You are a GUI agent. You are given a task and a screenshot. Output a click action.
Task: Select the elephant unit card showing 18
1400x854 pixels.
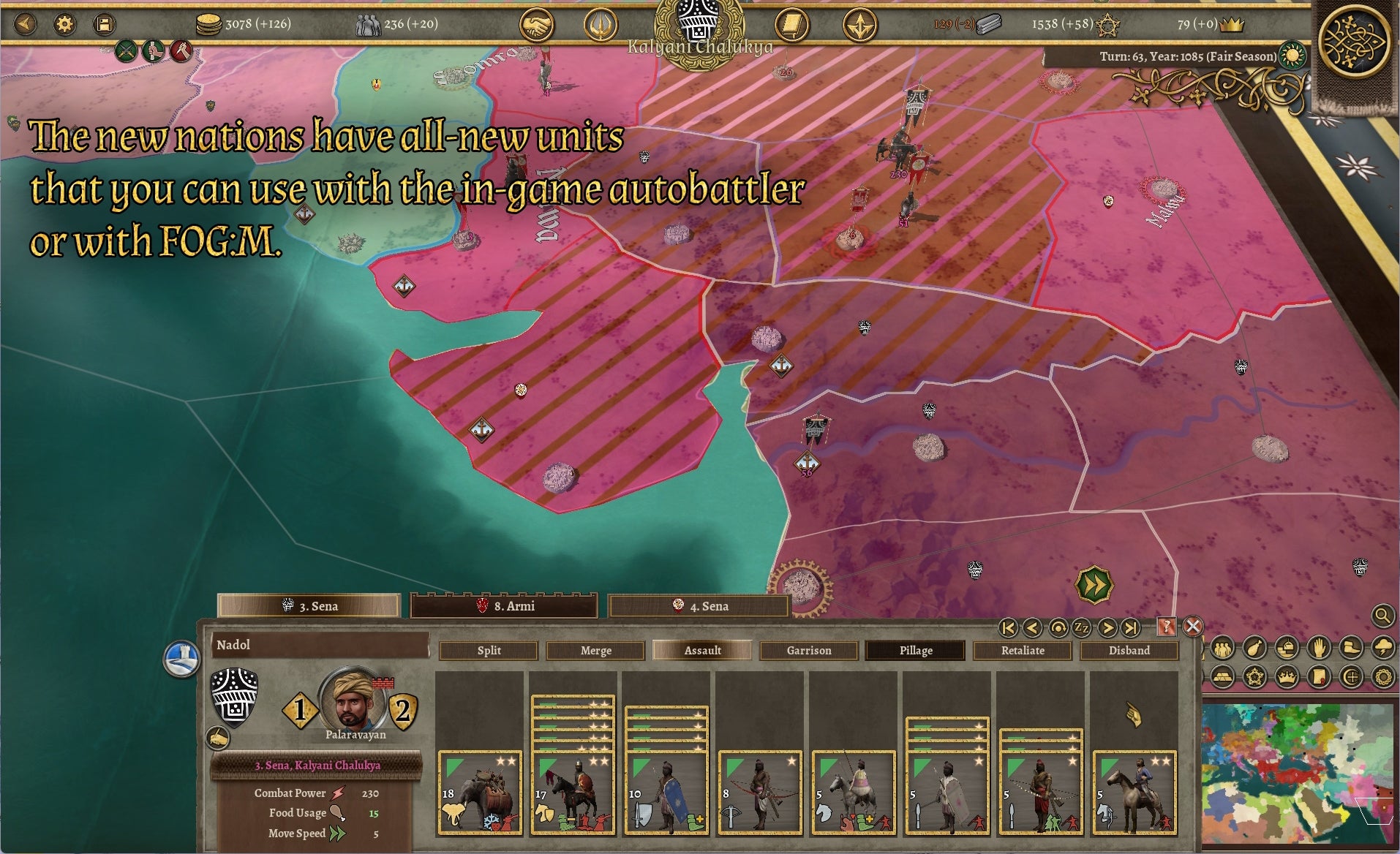coord(481,790)
